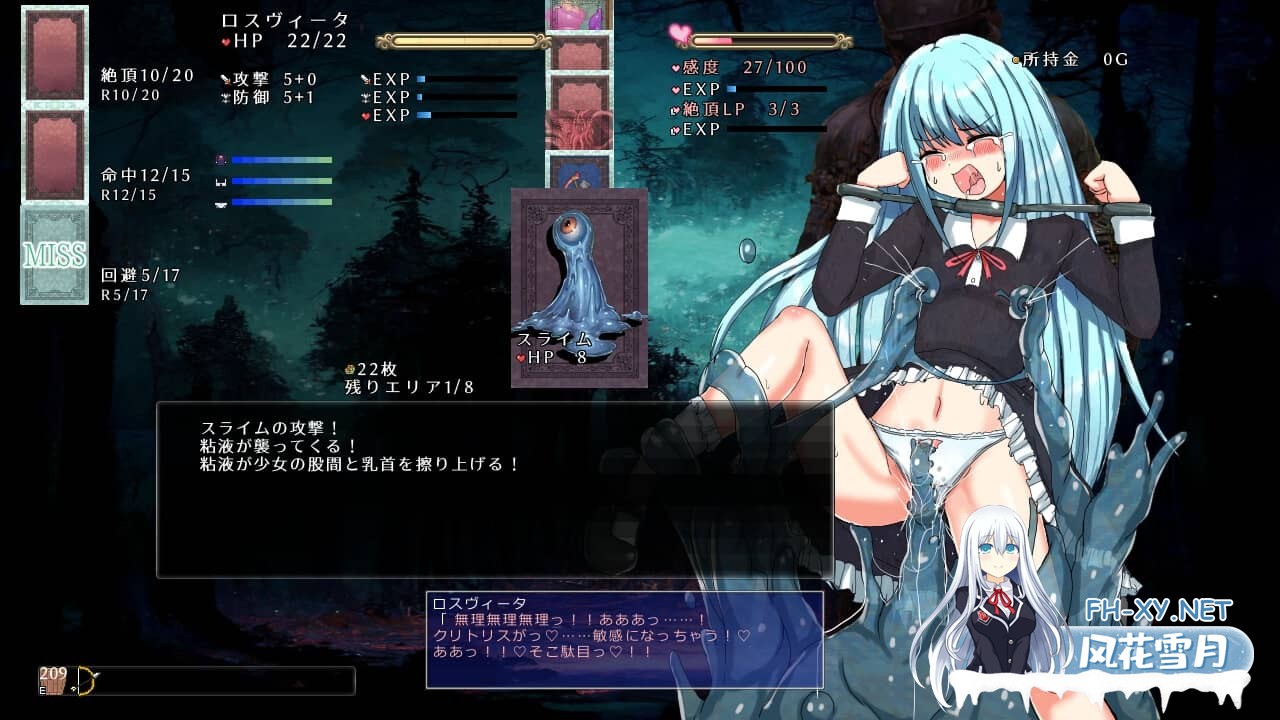
Task: Click the pink heart icon above the sensitivity gauge
Action: click(x=681, y=31)
